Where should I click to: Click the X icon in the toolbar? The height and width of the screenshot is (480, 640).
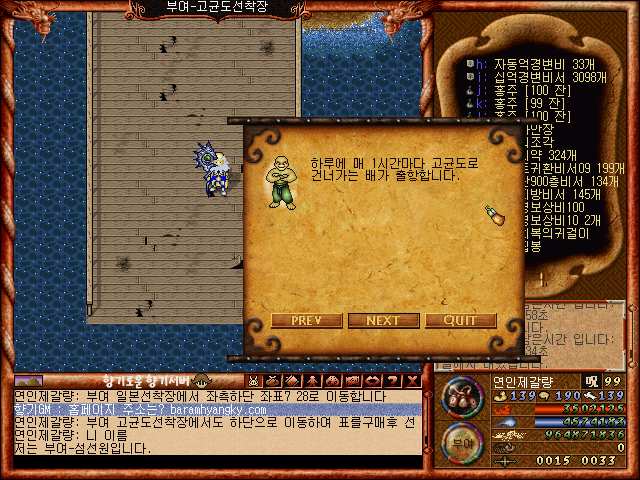click(412, 381)
